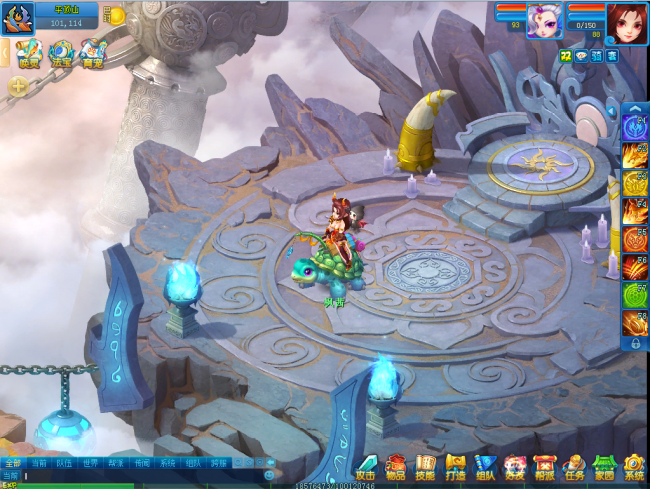Open the 家园 (Homestead) menu
This screenshot has width=650, height=489.
click(604, 466)
